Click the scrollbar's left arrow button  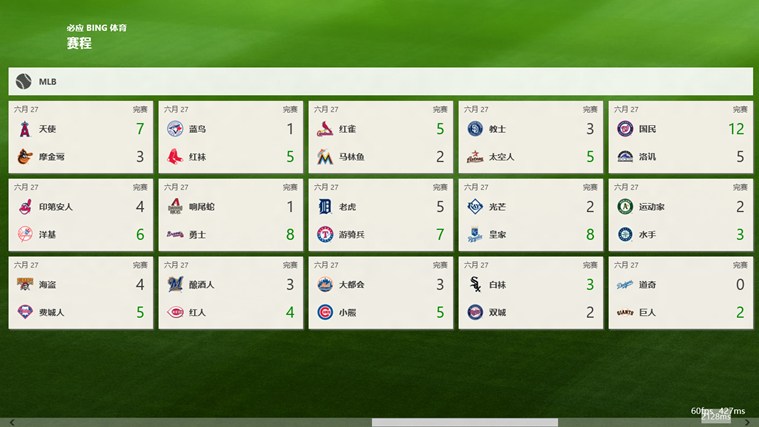5,422
